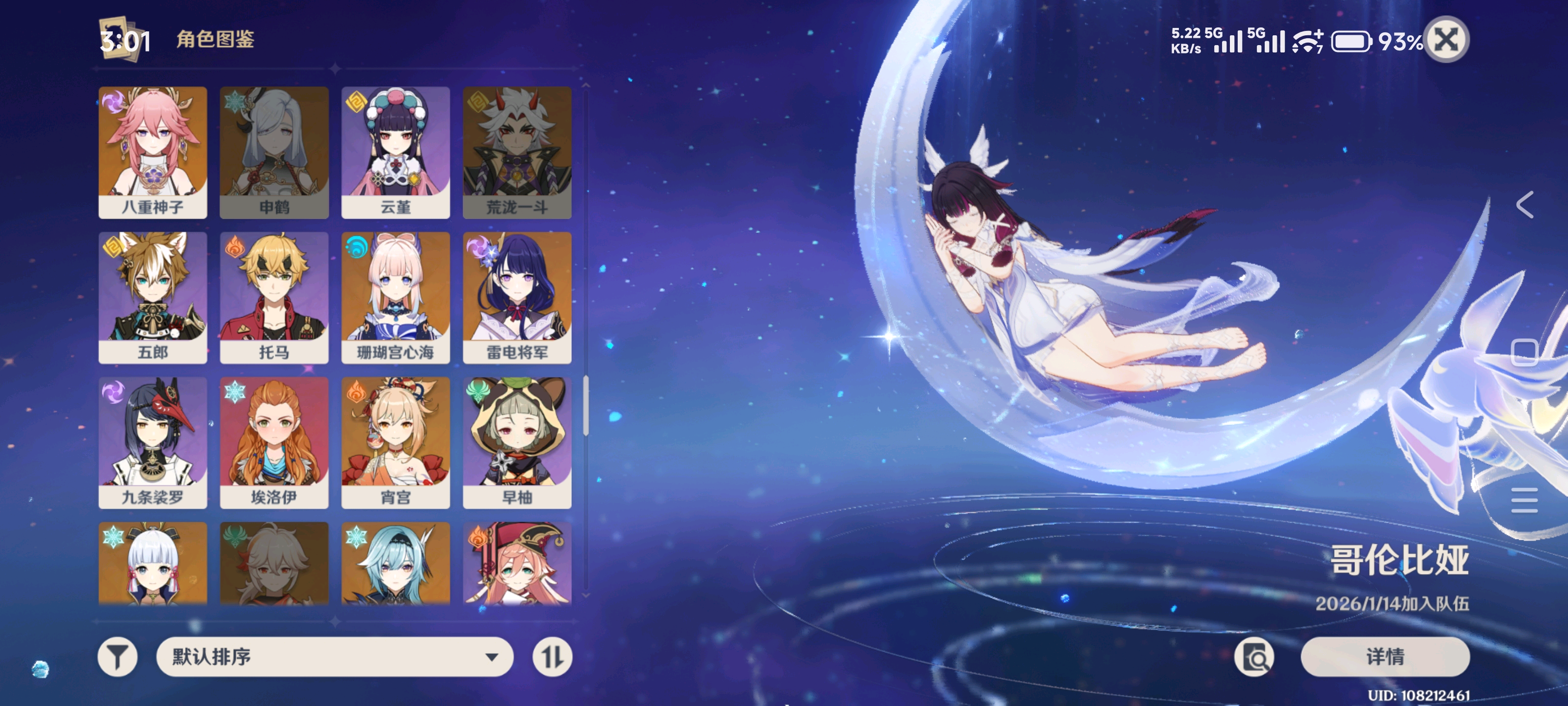Toggle the sort order arrows button

click(552, 656)
